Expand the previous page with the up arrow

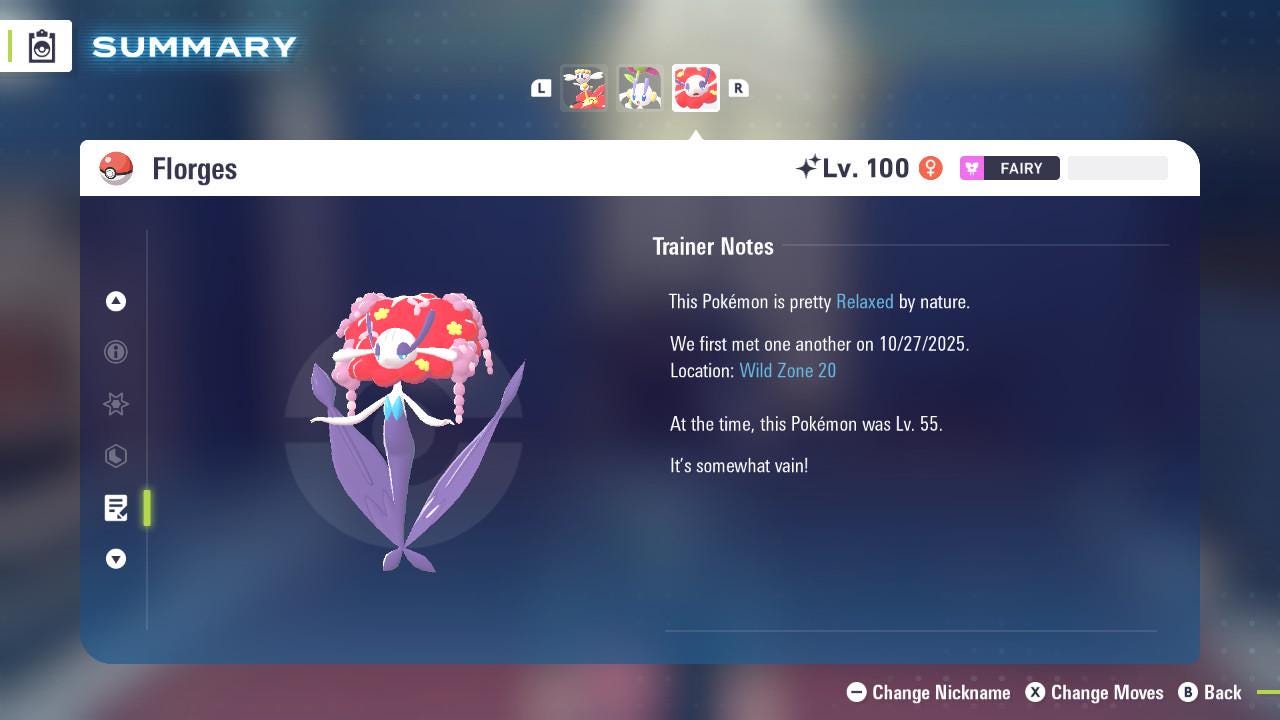point(116,301)
